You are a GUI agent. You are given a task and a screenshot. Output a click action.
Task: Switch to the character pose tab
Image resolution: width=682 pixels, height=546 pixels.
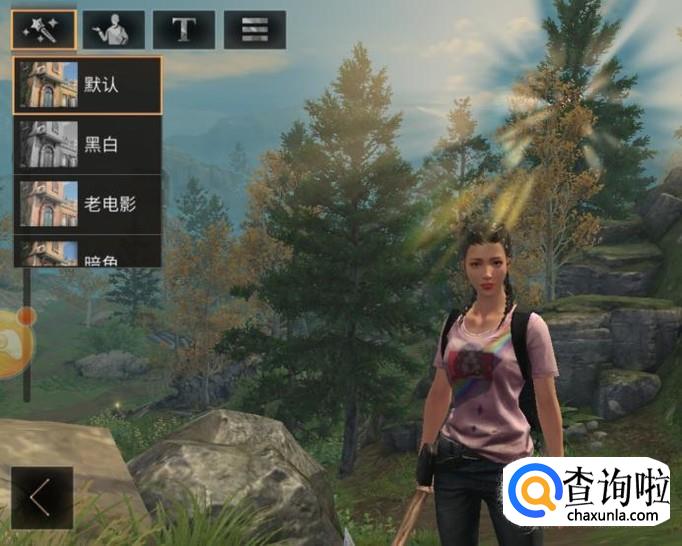114,30
